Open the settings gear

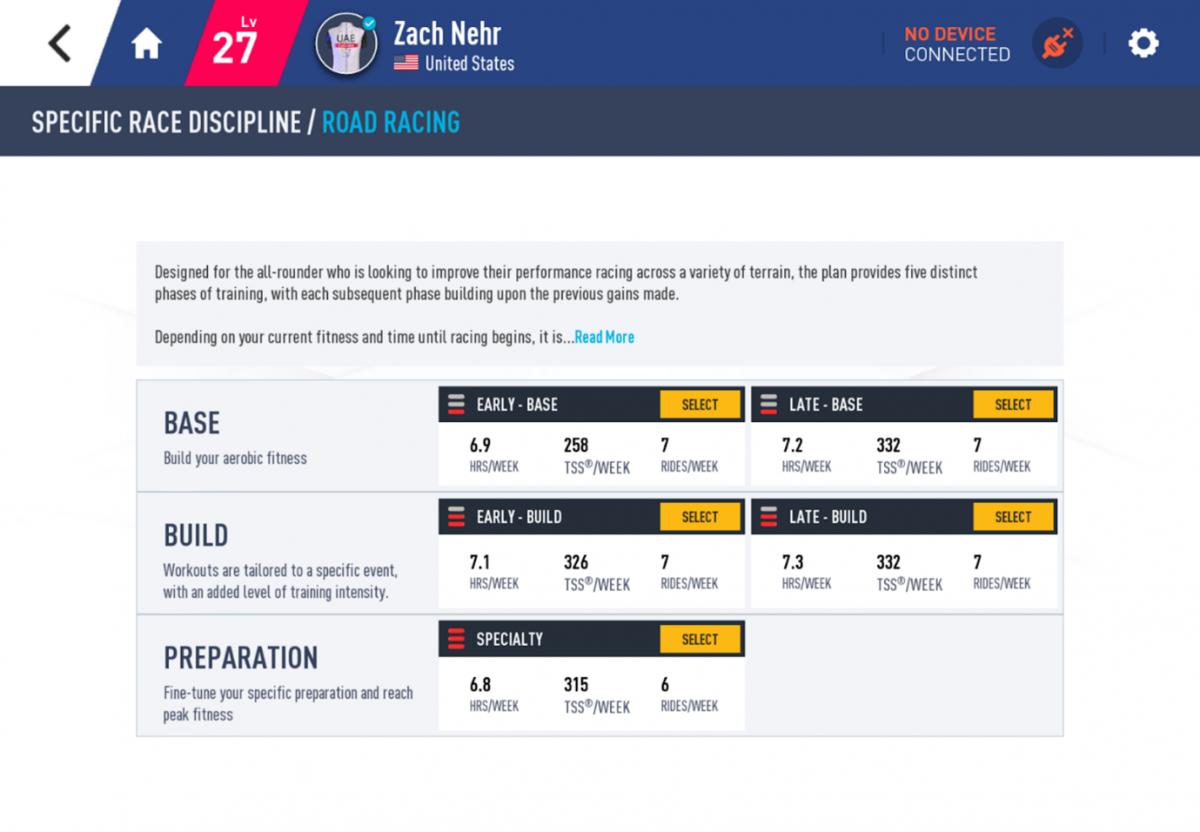(x=1143, y=43)
